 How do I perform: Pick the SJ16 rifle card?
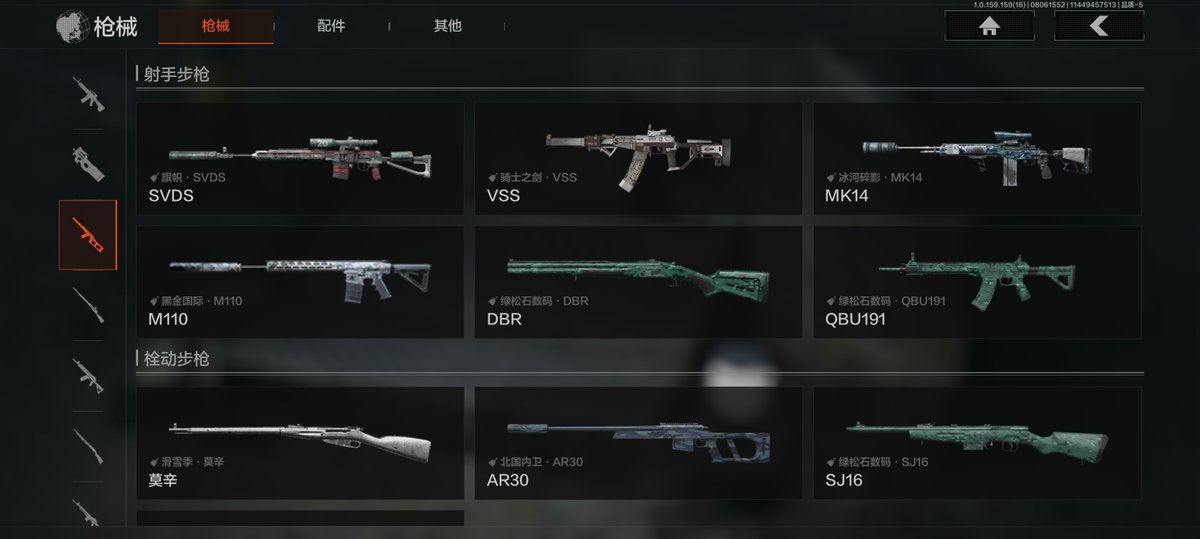pyautogui.click(x=977, y=443)
